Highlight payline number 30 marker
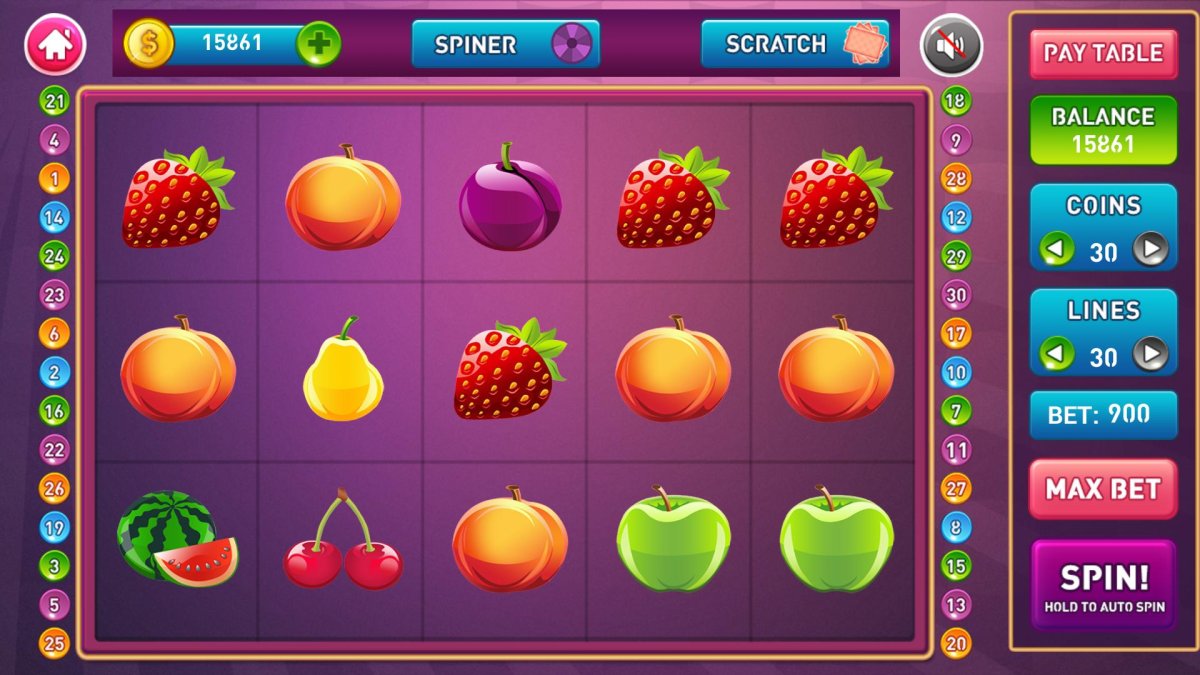1200x675 pixels. (x=956, y=295)
